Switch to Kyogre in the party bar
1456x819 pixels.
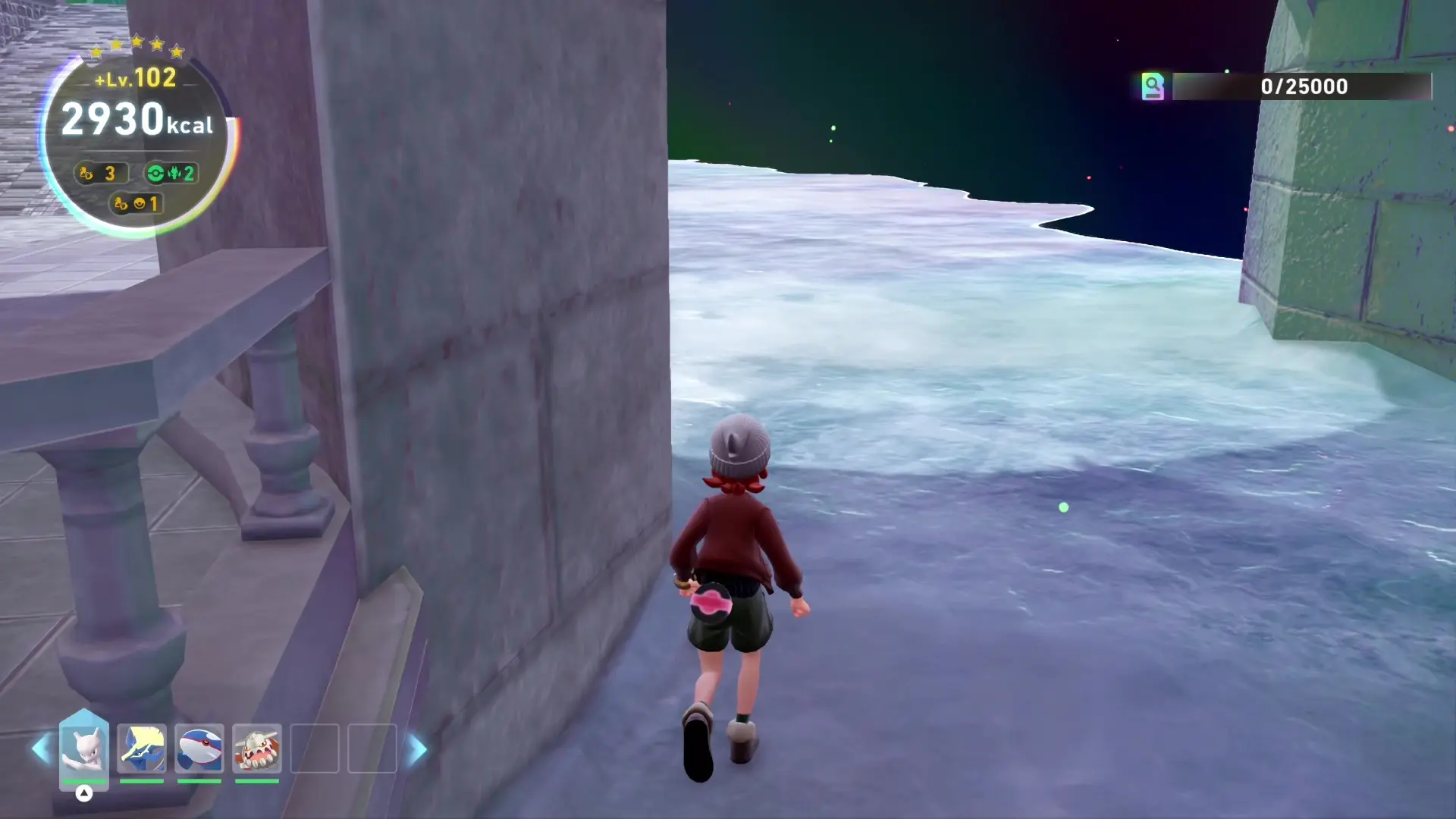pyautogui.click(x=199, y=748)
